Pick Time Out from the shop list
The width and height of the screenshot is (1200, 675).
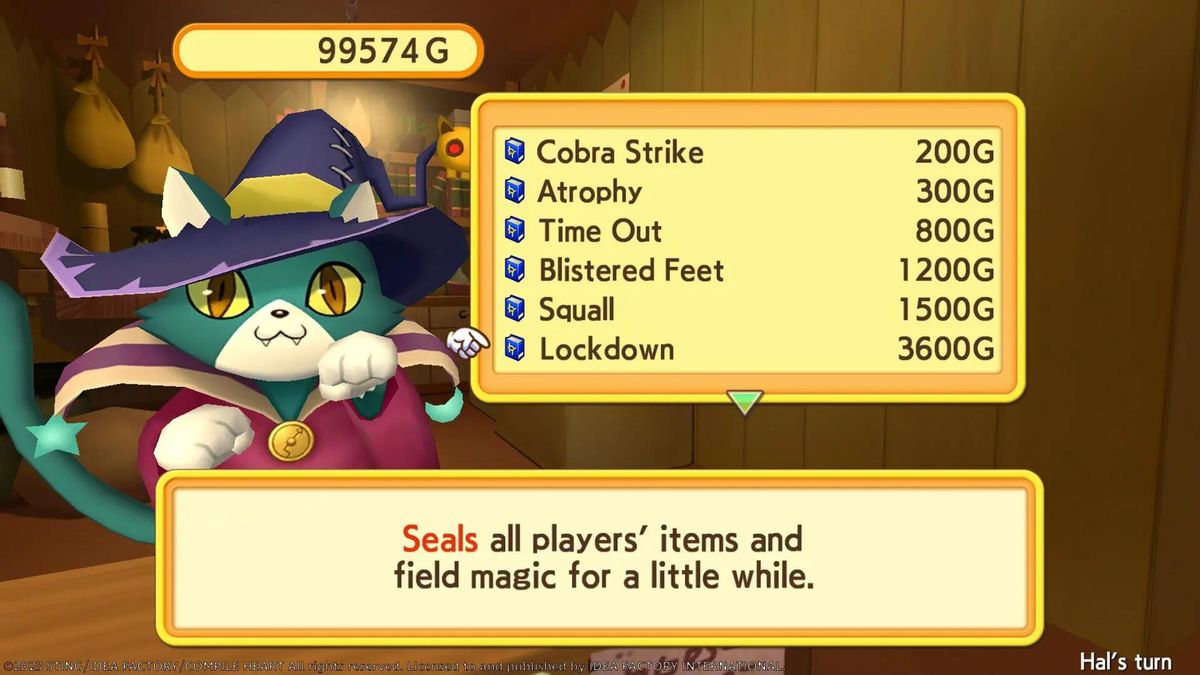600,231
